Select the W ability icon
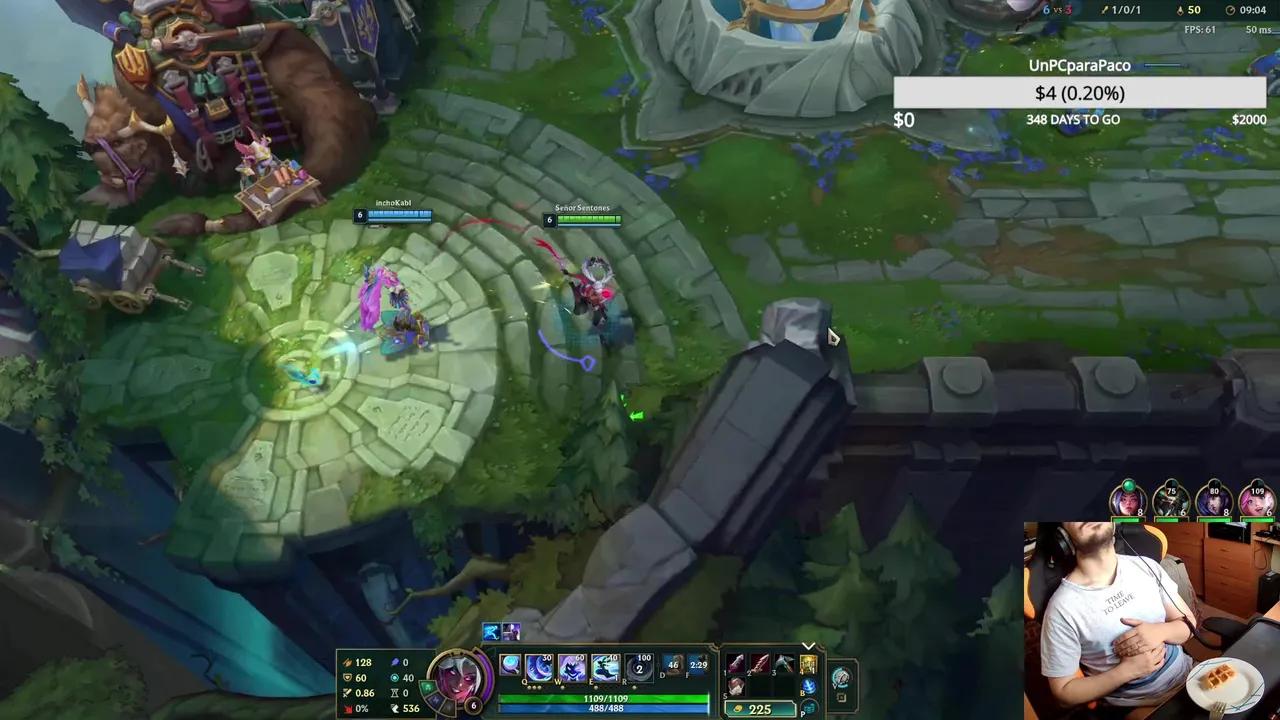This screenshot has height=720, width=1280. point(571,667)
